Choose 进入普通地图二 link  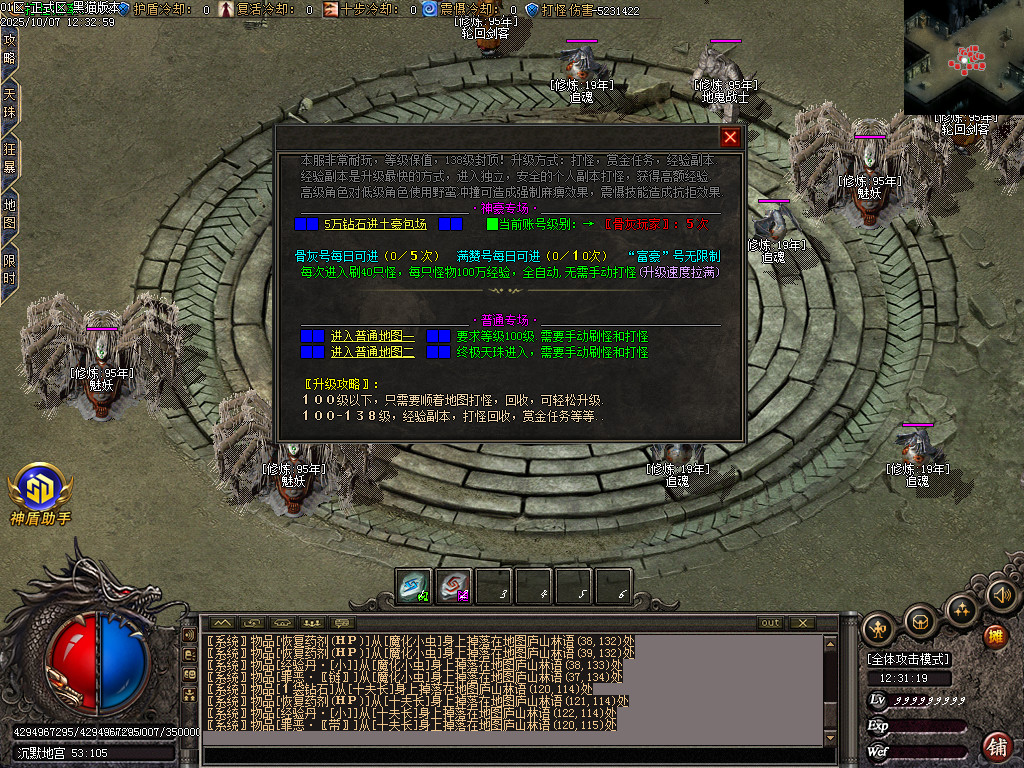(x=372, y=352)
